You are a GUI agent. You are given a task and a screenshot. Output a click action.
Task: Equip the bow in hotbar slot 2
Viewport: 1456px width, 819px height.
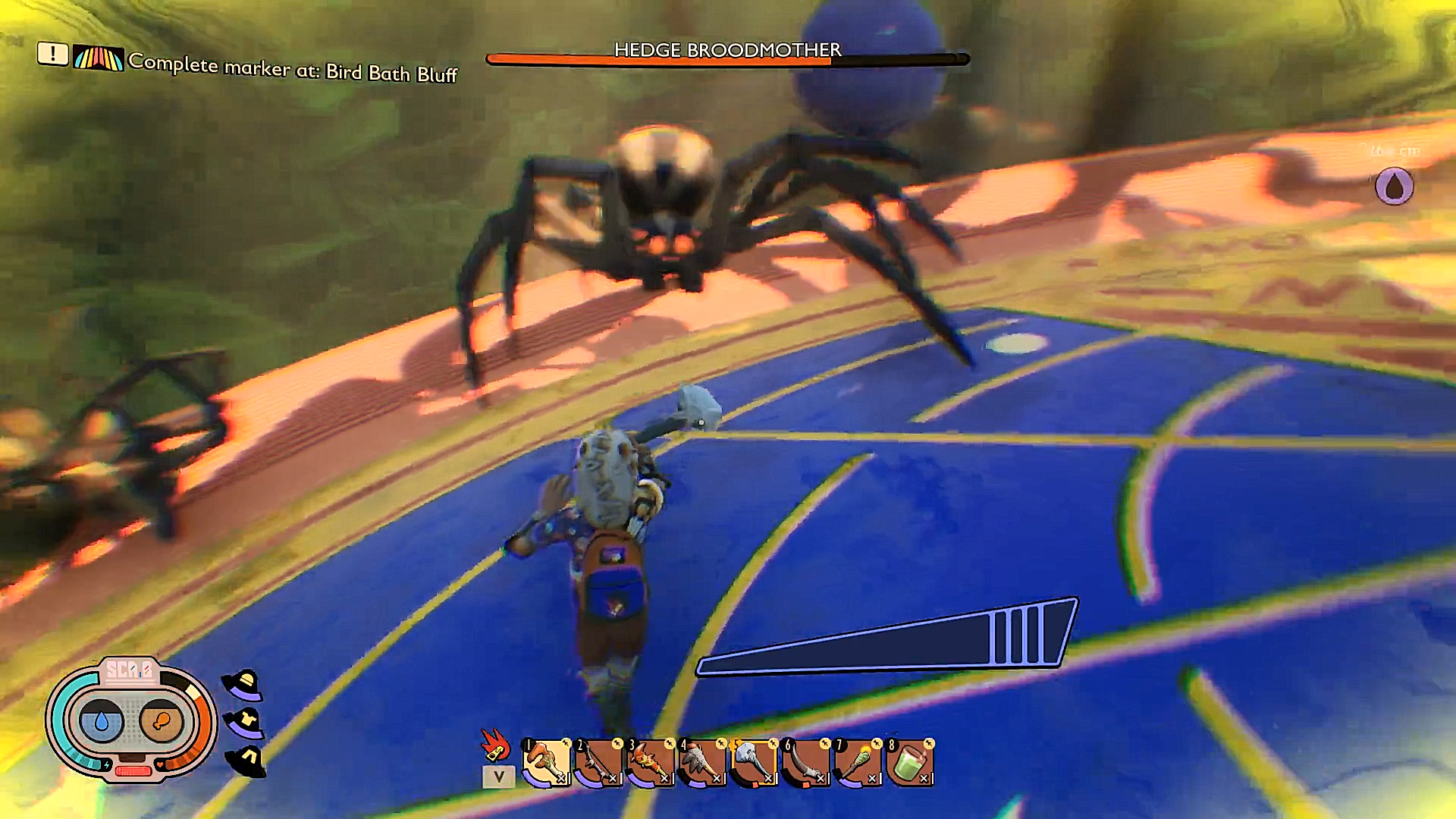598,762
